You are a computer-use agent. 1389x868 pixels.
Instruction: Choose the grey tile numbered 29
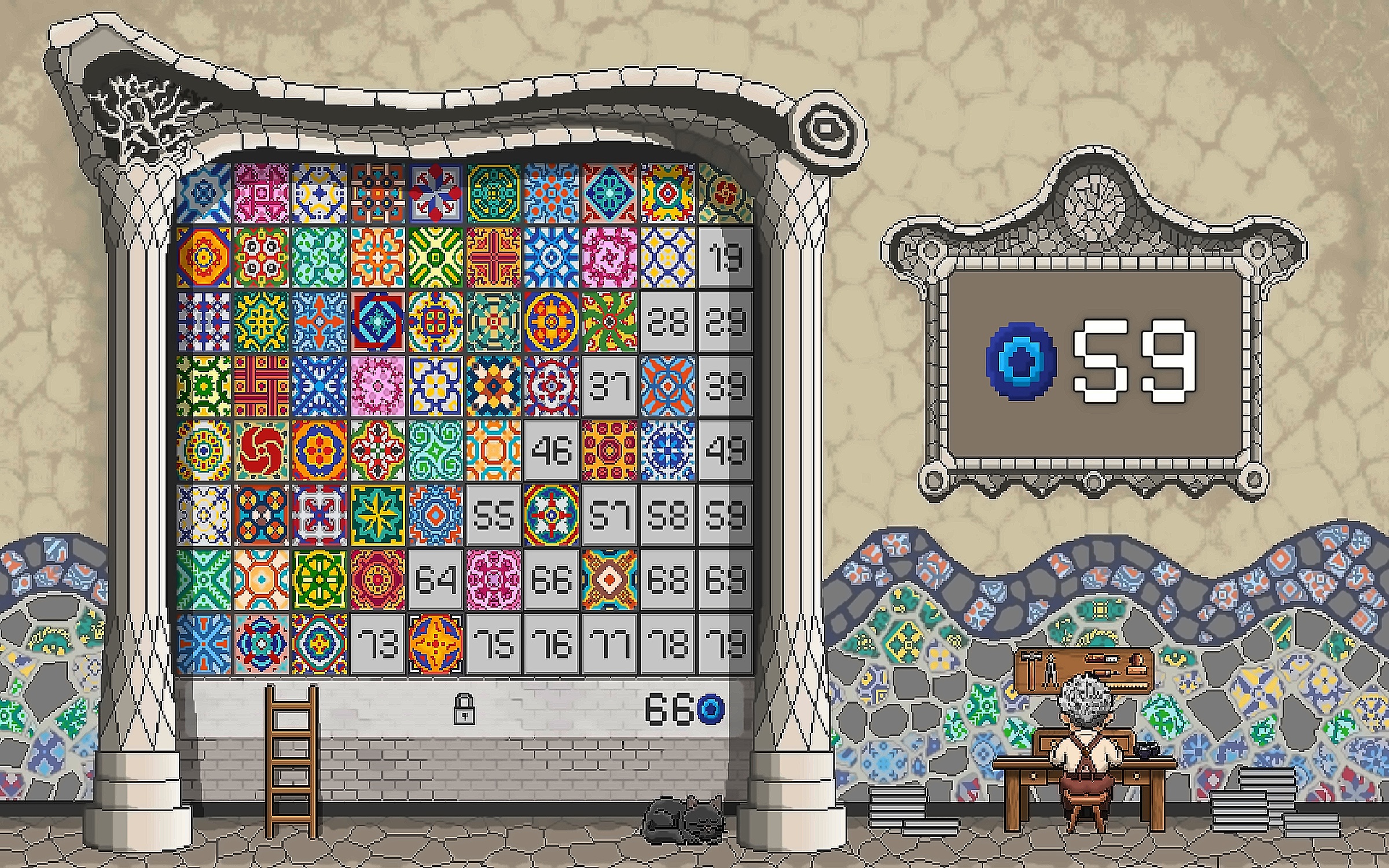tap(725, 322)
